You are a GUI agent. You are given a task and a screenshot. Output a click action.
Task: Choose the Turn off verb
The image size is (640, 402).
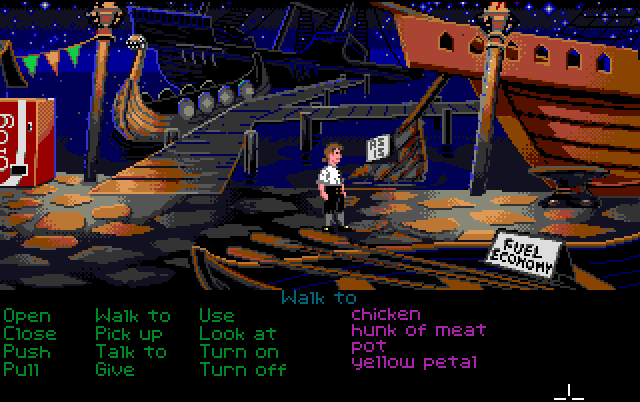pyautogui.click(x=241, y=368)
